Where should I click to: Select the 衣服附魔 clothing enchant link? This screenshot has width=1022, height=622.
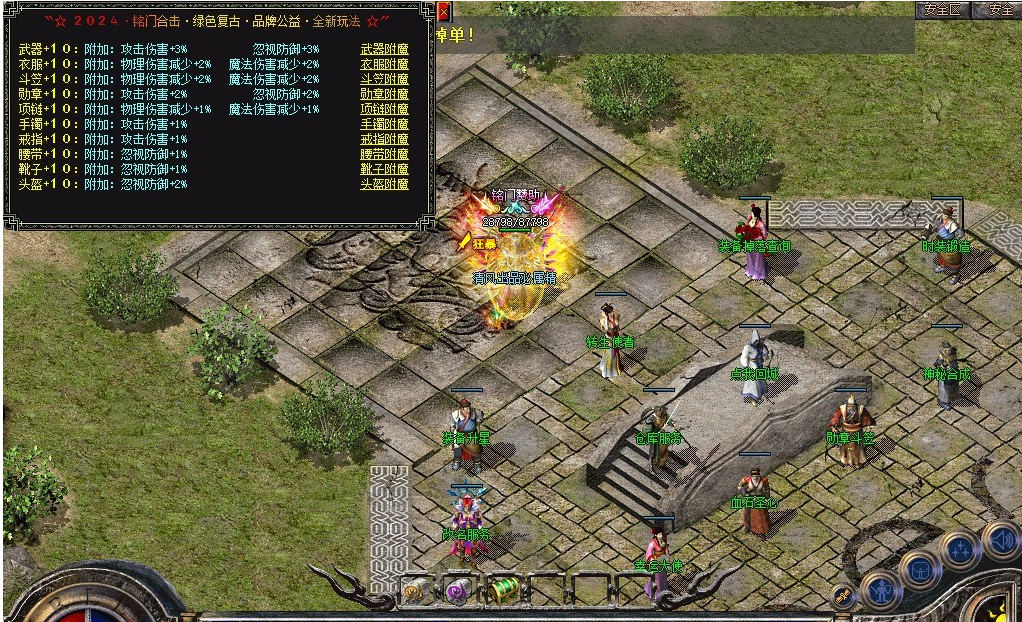[384, 64]
